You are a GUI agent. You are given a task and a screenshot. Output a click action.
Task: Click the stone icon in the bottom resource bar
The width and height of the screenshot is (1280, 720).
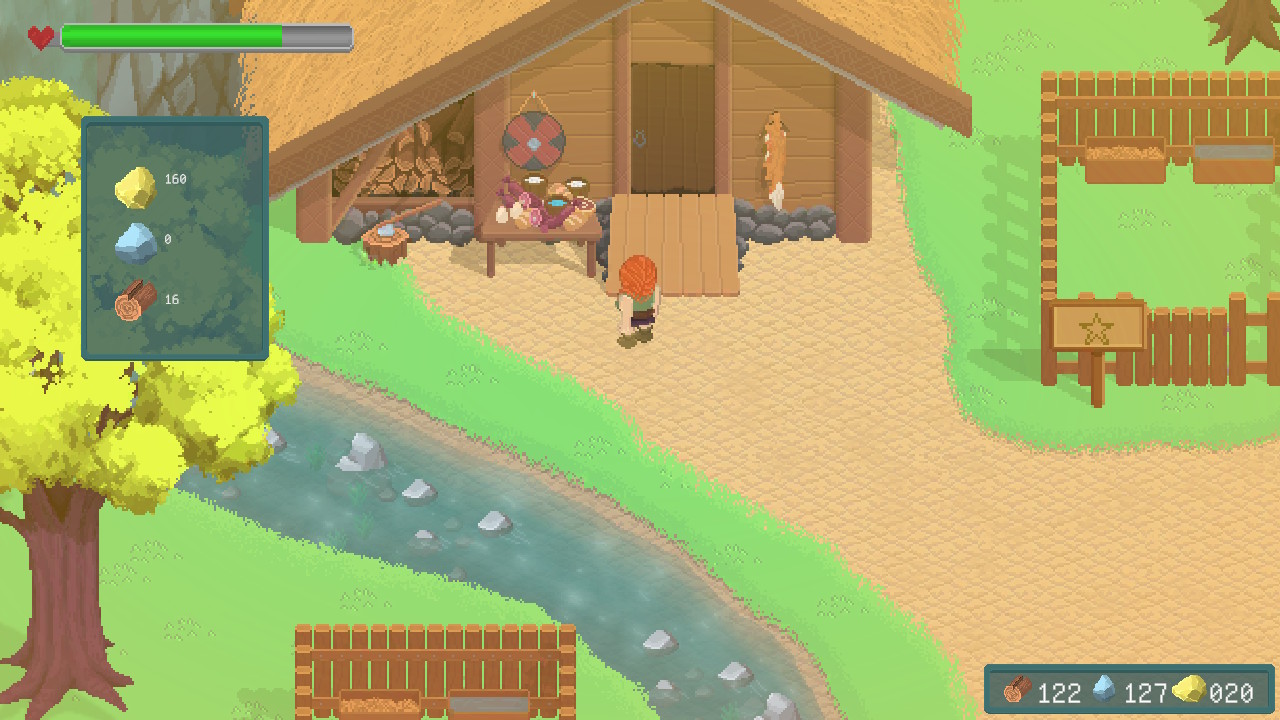1104,690
